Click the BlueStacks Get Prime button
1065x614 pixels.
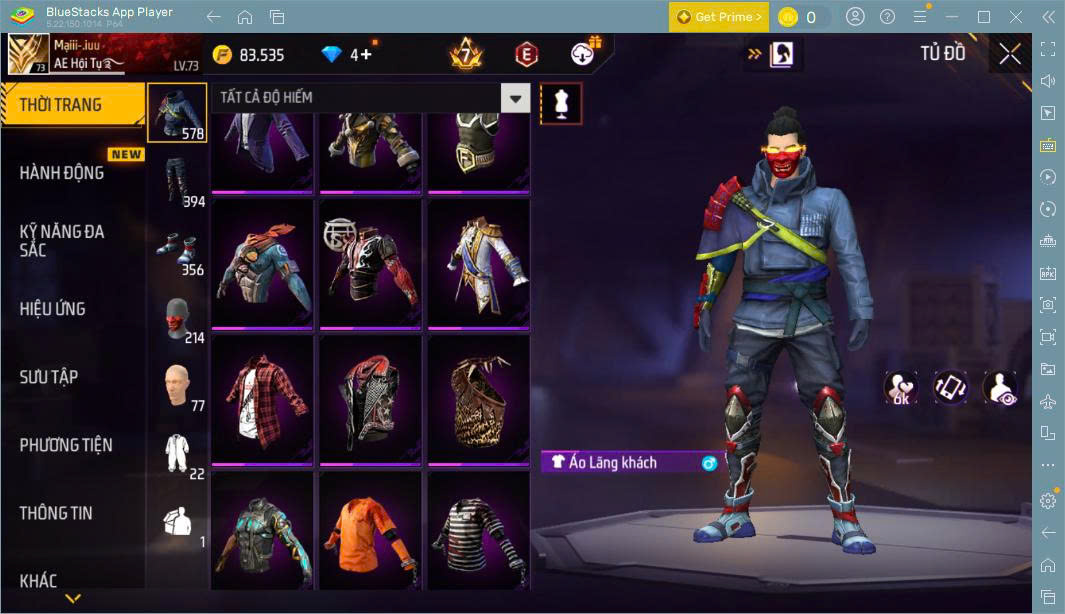coord(719,17)
